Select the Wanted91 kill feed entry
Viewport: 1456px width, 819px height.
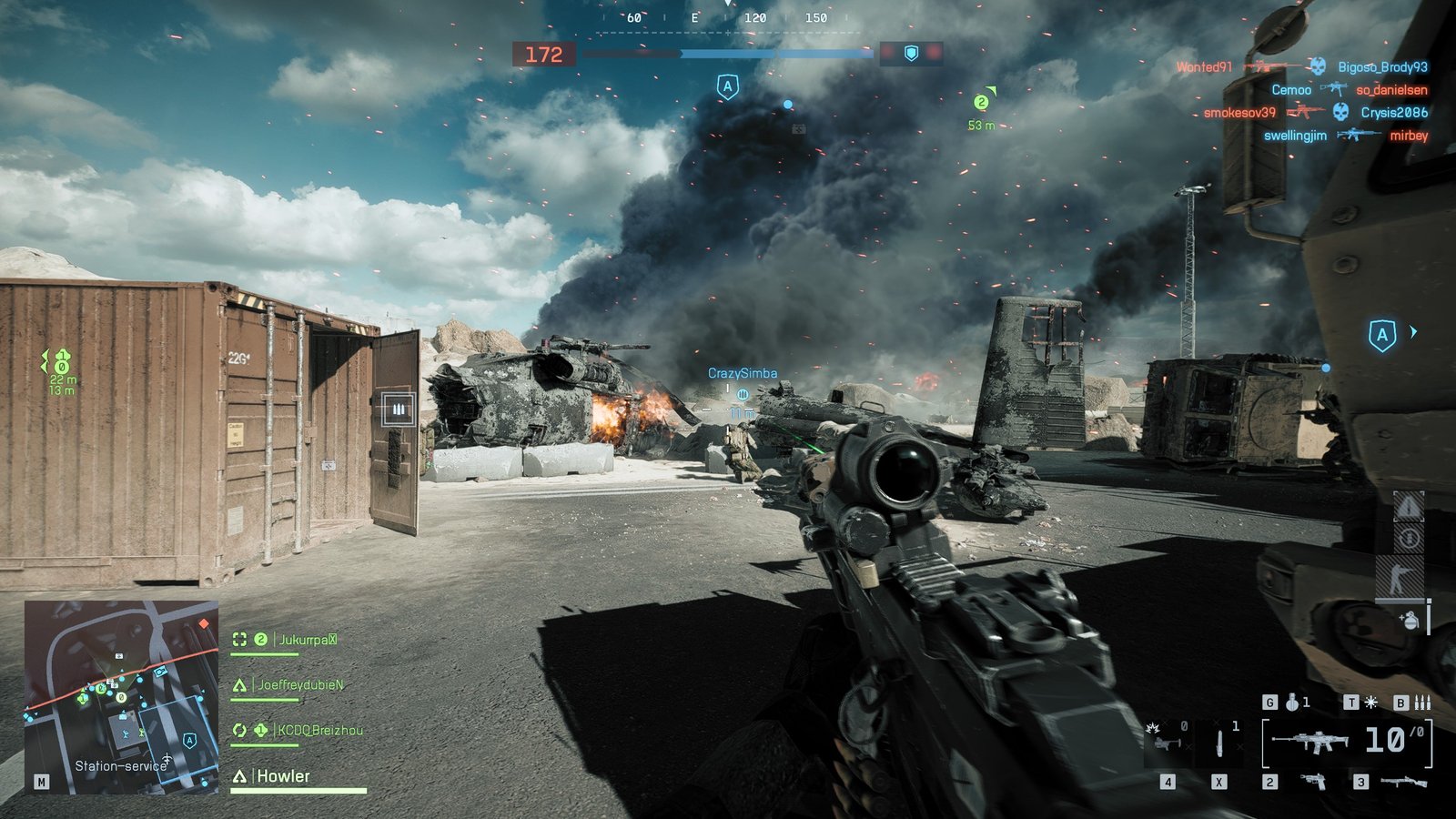tap(1203, 67)
